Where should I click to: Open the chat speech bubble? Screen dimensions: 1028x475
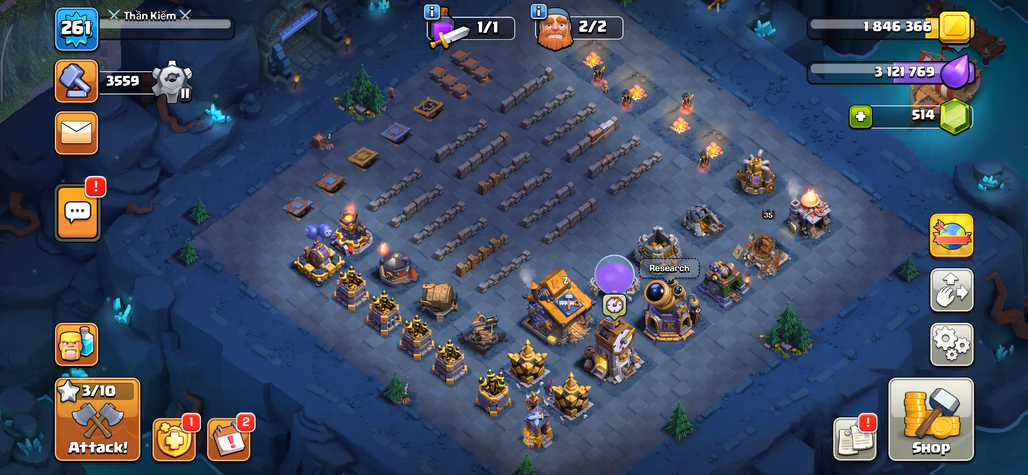[x=77, y=212]
